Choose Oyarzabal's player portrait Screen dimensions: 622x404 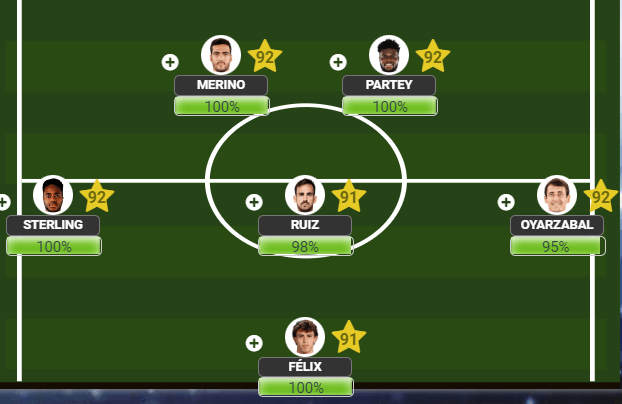pos(557,195)
